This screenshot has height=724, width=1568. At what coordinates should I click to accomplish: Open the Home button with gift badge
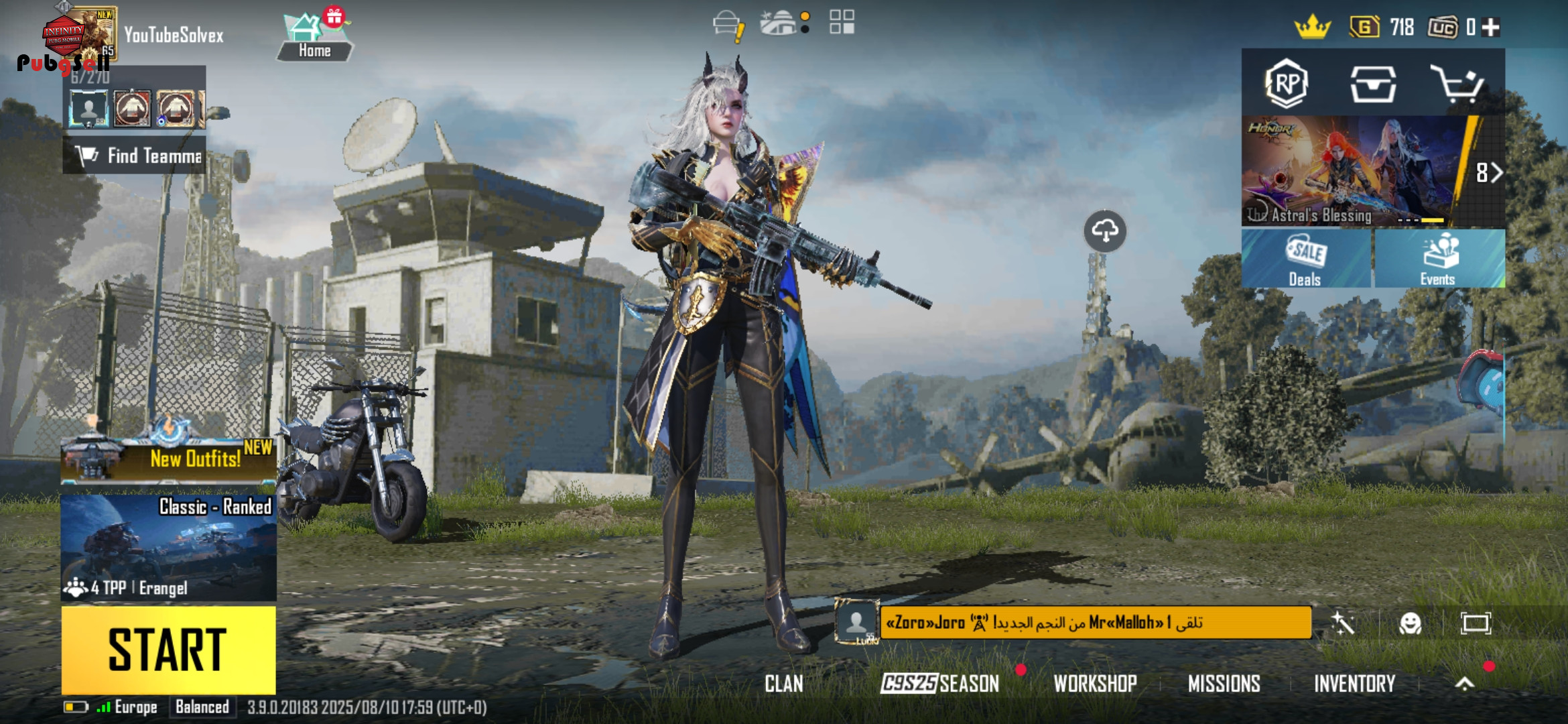point(314,38)
